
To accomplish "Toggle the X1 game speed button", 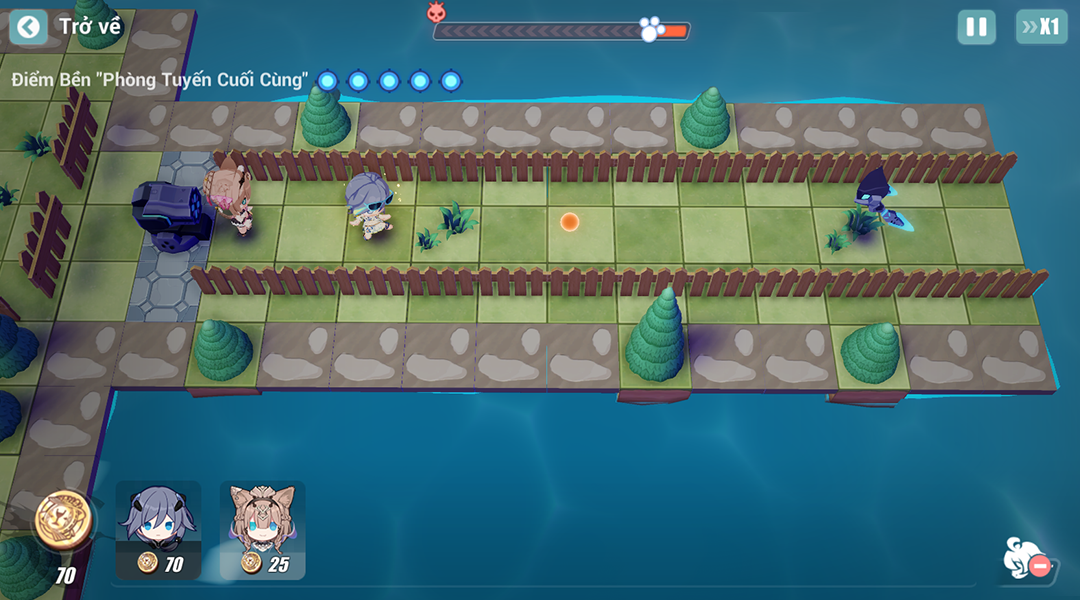I will [1041, 27].
